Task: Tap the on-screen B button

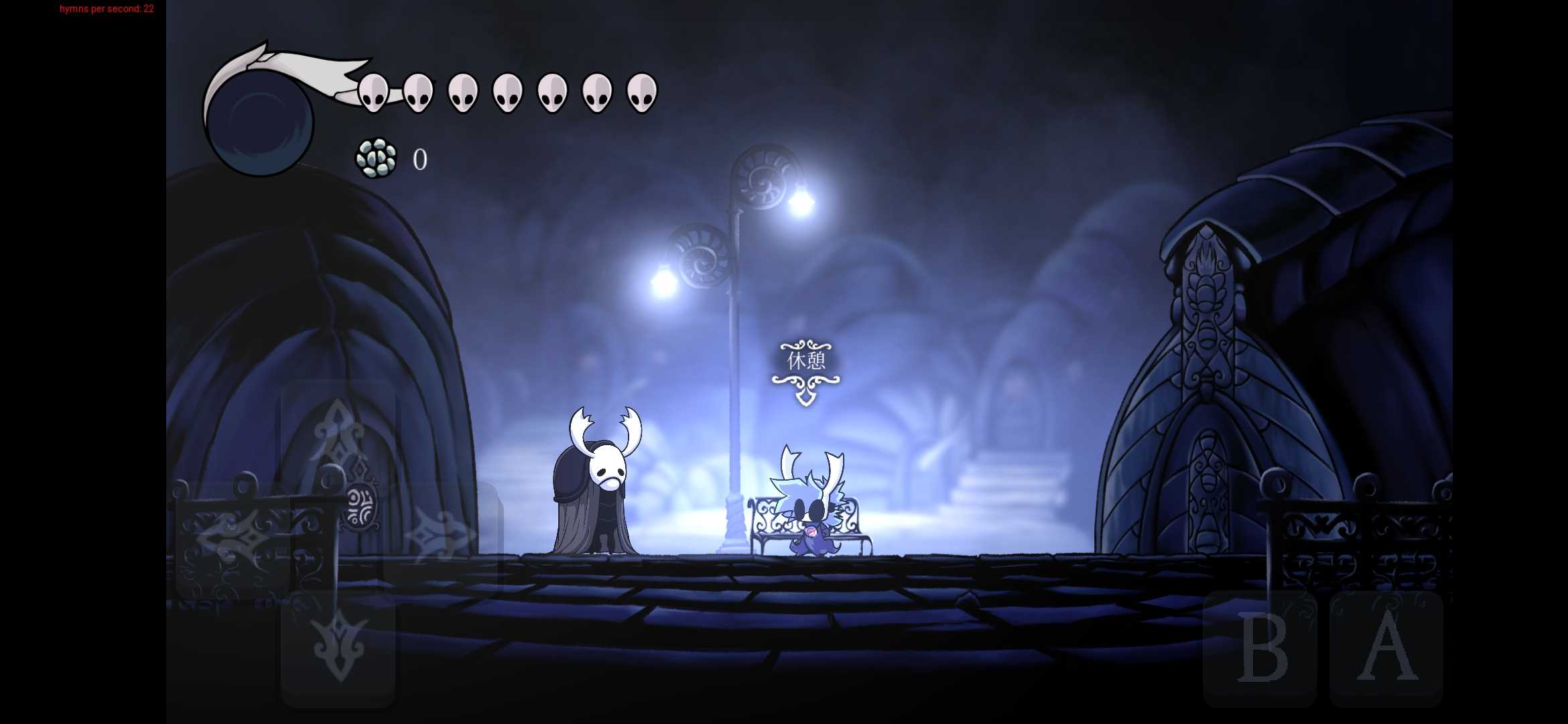Action: (1260, 648)
